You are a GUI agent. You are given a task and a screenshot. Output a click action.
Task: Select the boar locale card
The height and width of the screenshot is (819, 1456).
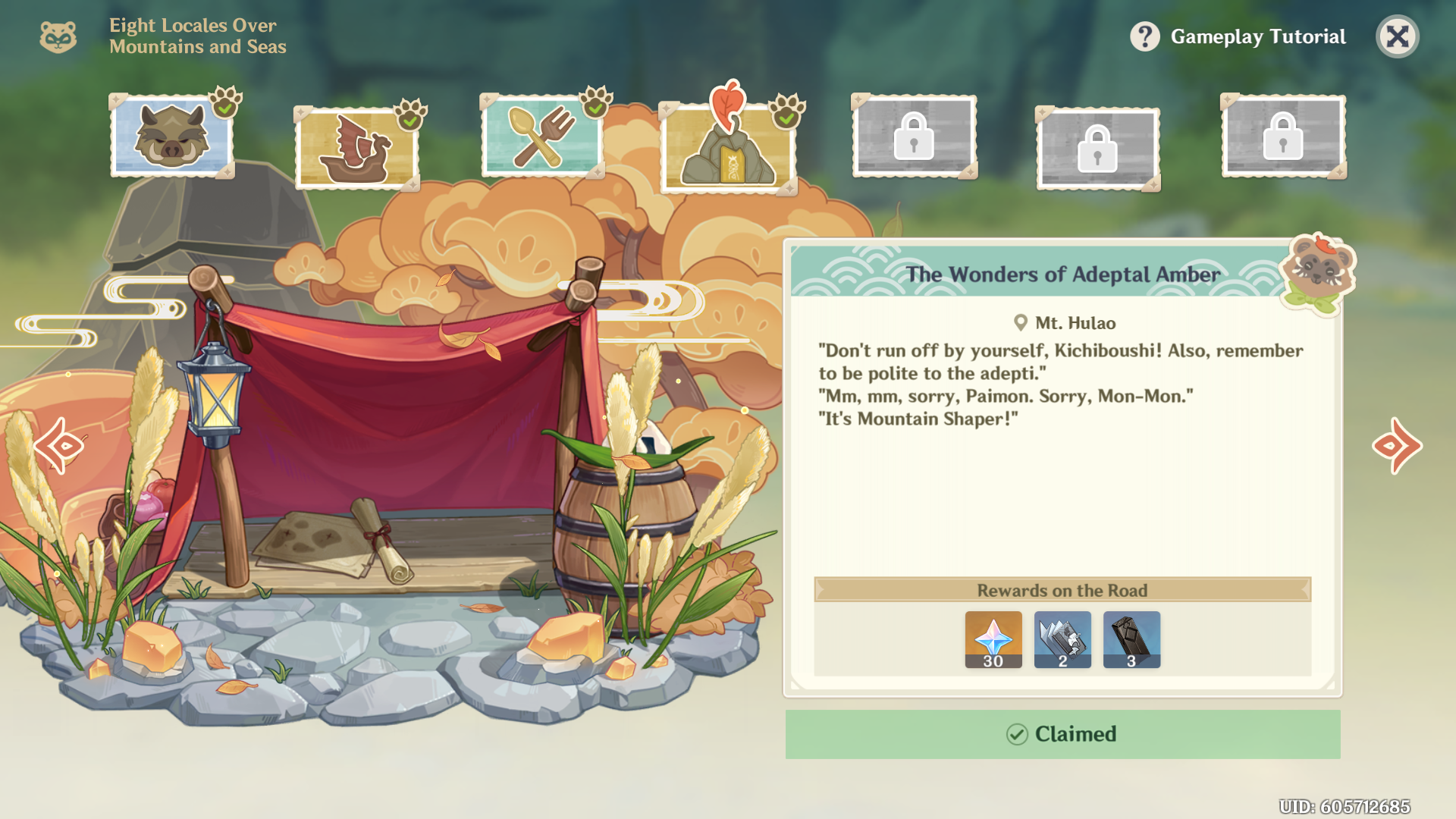pos(171,136)
